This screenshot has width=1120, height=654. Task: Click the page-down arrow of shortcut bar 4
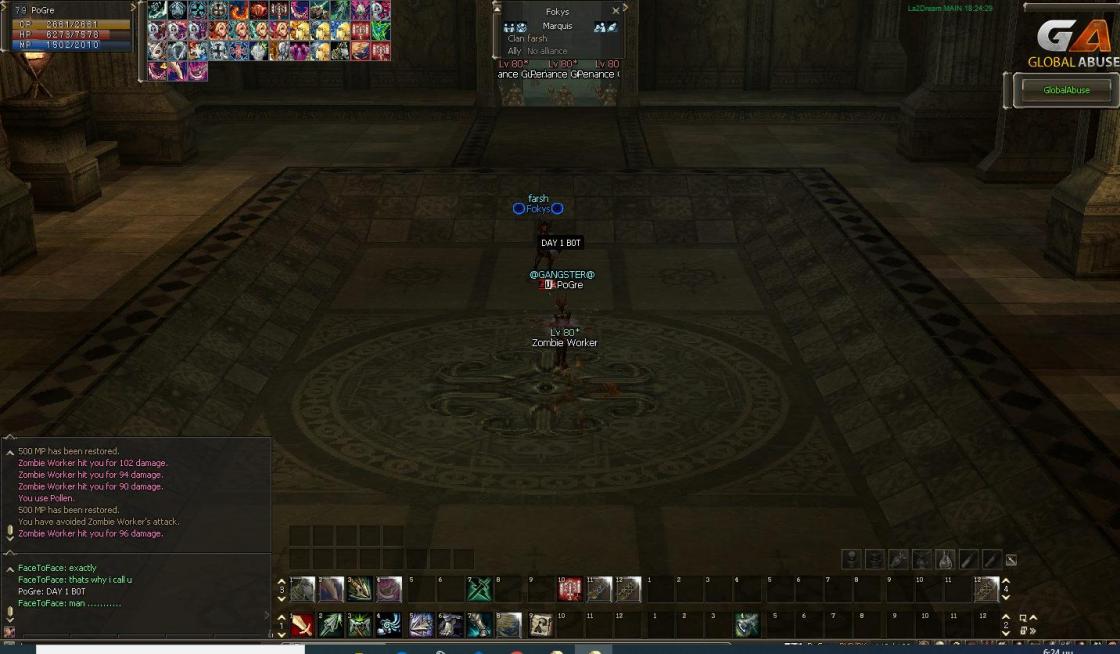coord(1006,597)
